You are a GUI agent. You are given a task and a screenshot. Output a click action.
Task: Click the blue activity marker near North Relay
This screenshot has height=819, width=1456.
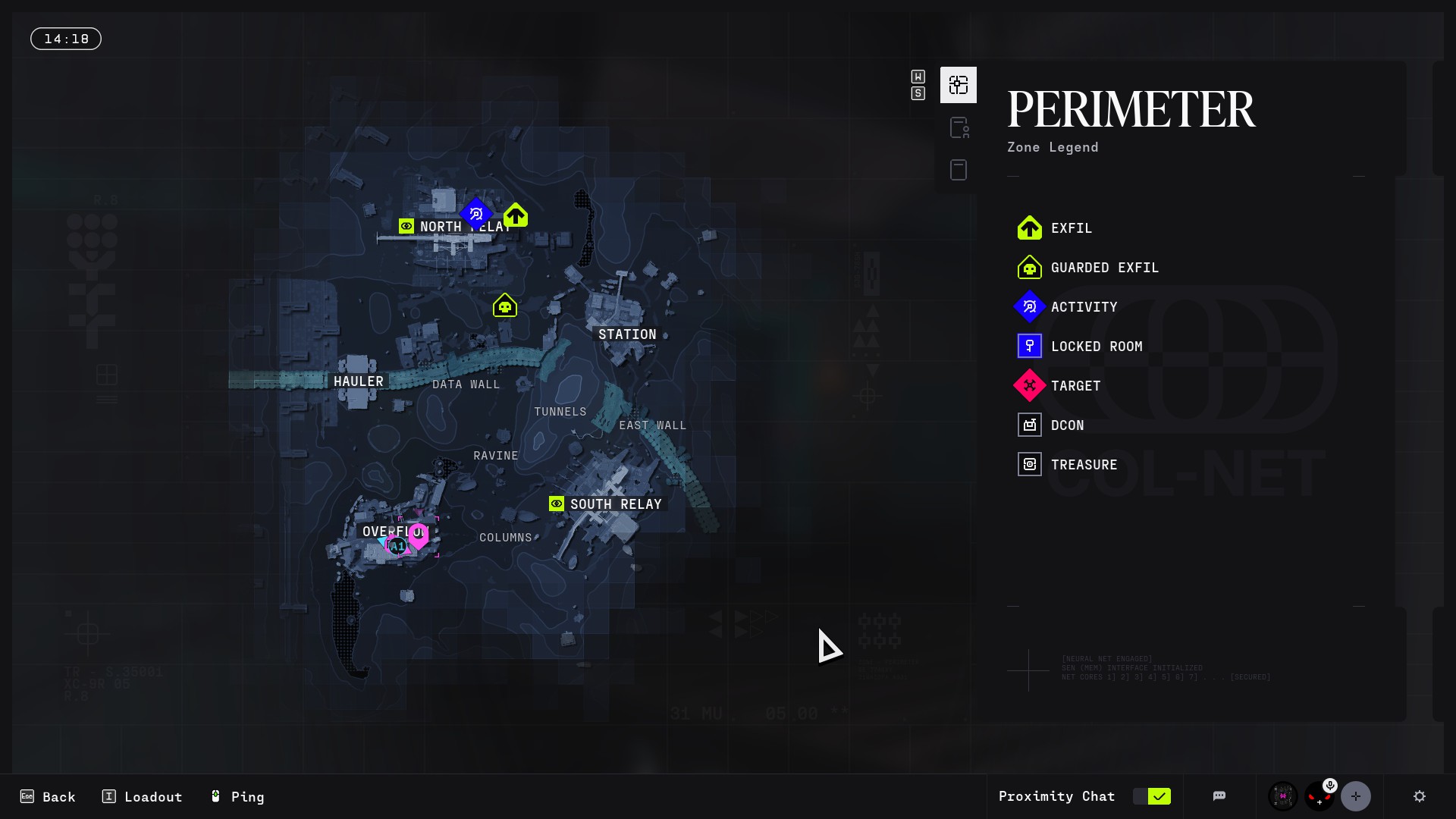pyautogui.click(x=476, y=214)
